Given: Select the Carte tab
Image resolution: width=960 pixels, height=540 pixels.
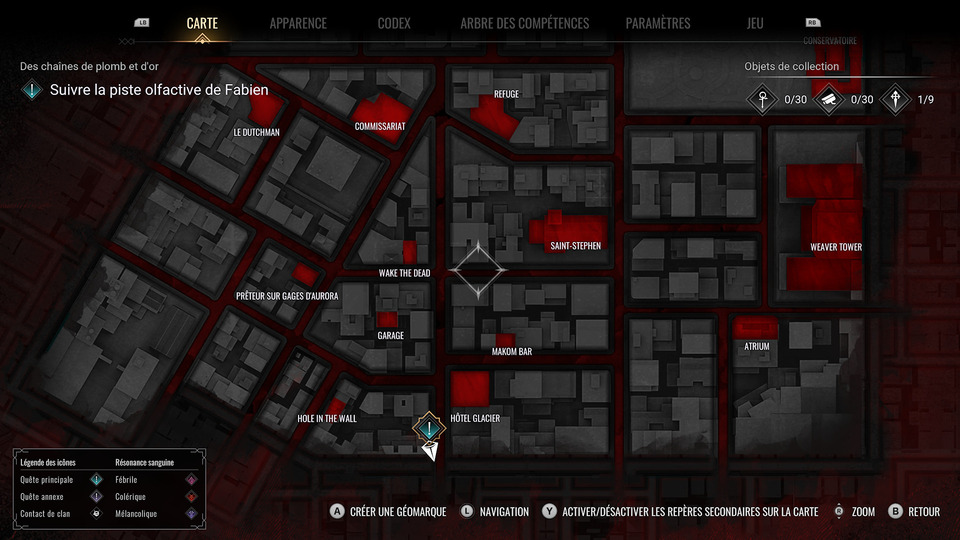Looking at the screenshot, I should (202, 23).
